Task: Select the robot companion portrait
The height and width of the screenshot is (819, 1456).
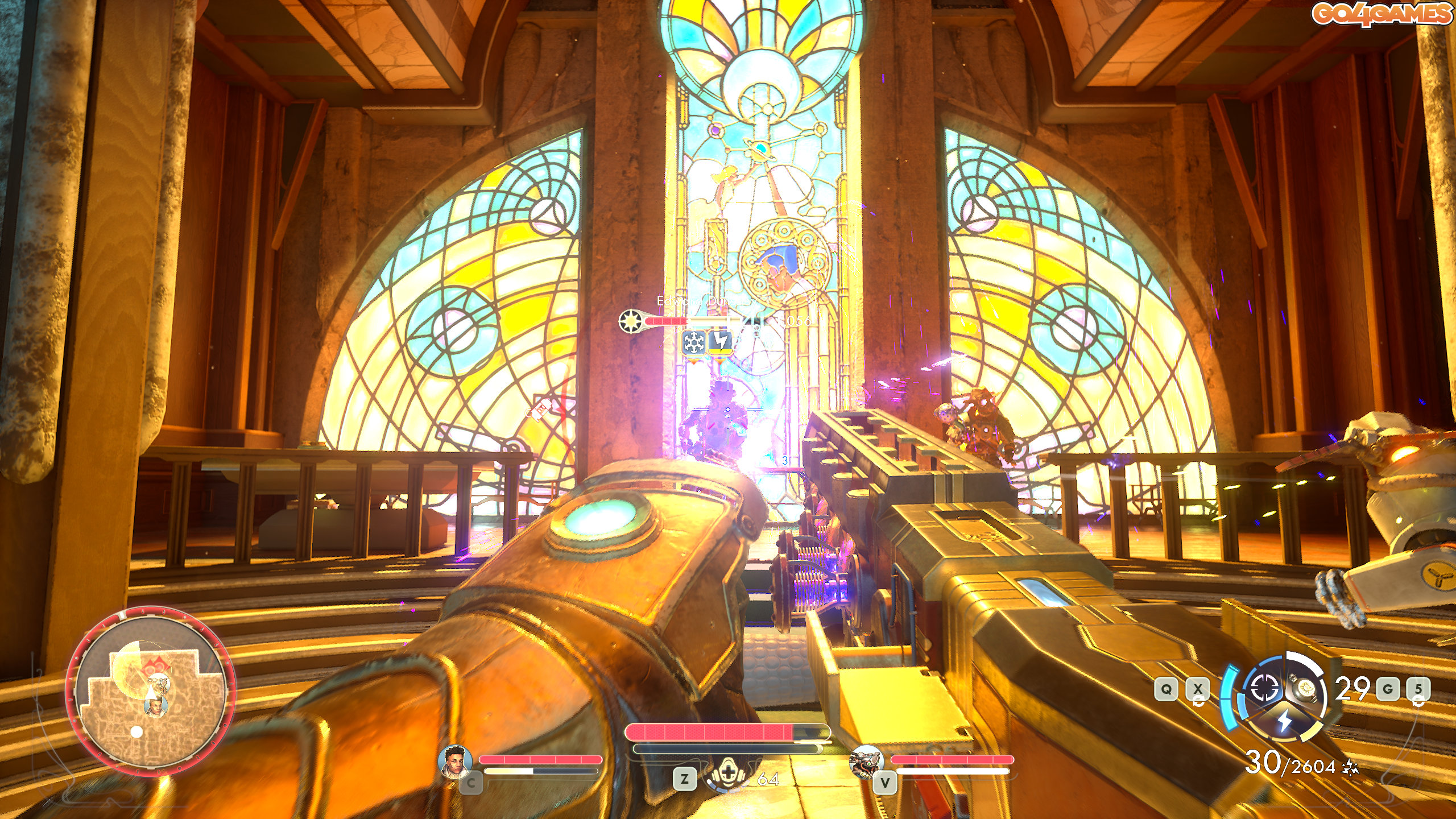Action: coord(866,762)
